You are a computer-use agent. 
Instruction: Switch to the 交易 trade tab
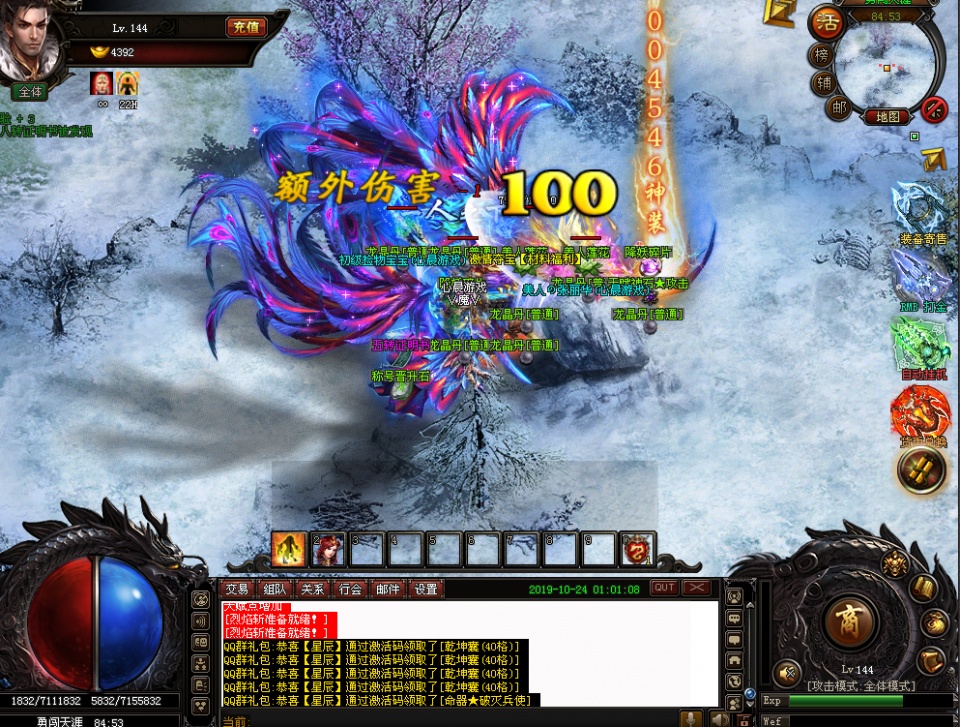(236, 589)
